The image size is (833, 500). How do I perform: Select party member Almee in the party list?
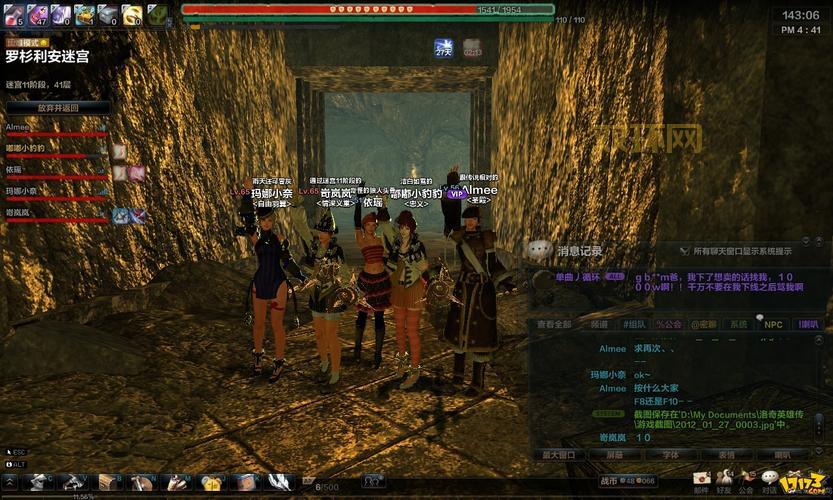point(19,127)
